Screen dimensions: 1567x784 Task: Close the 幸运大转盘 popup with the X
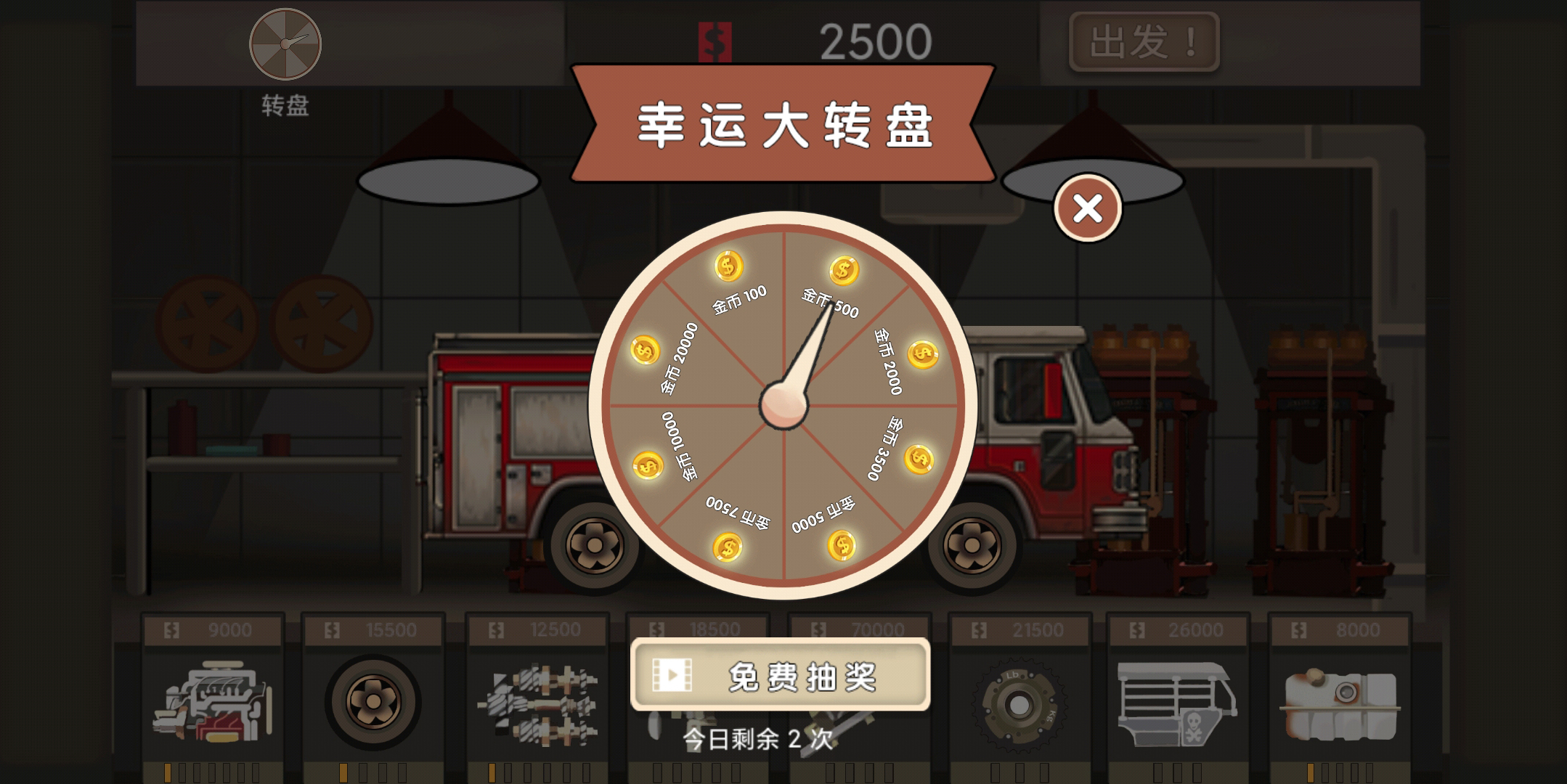1088,207
